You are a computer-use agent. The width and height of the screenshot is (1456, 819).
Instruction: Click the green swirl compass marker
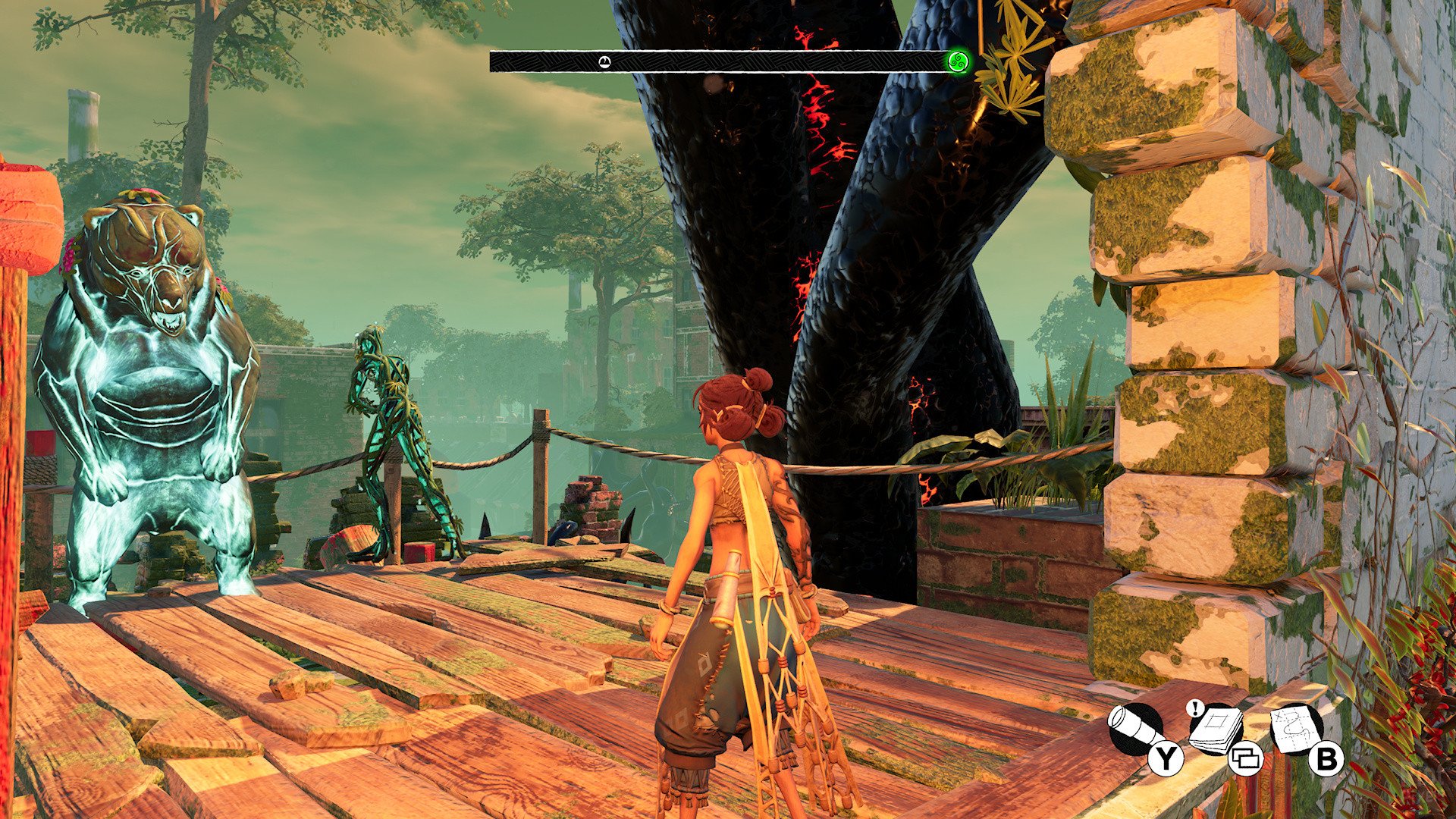[x=958, y=61]
